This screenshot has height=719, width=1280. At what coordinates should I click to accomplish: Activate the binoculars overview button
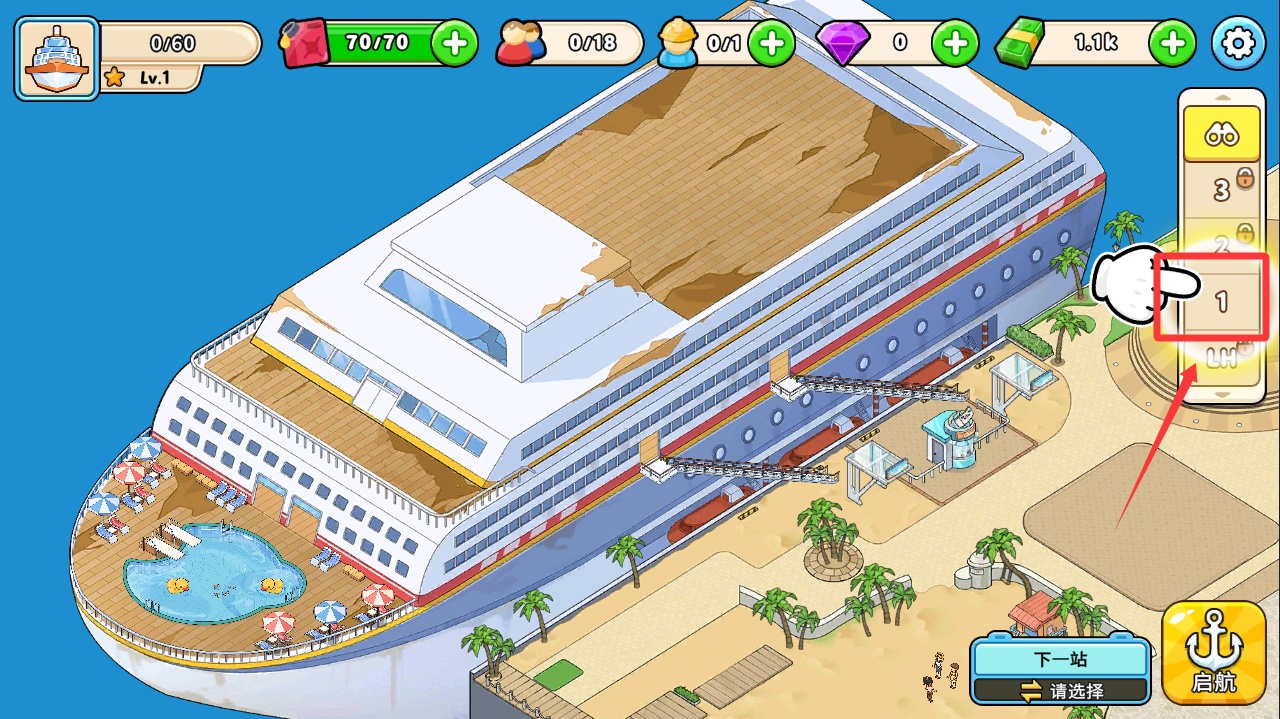(x=1221, y=135)
